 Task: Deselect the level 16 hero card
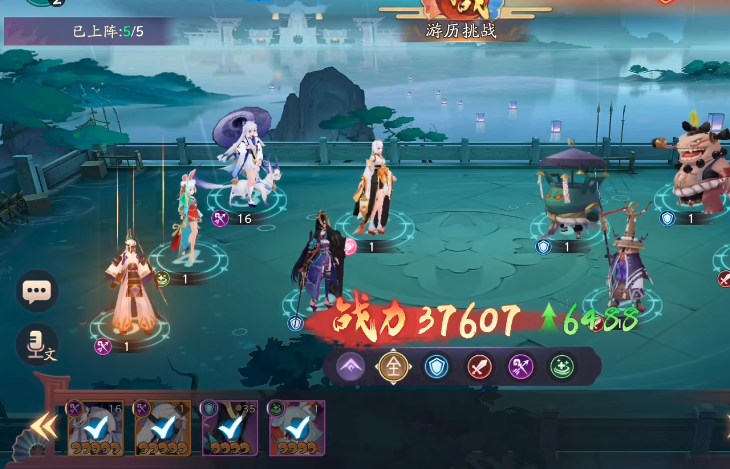coord(95,427)
